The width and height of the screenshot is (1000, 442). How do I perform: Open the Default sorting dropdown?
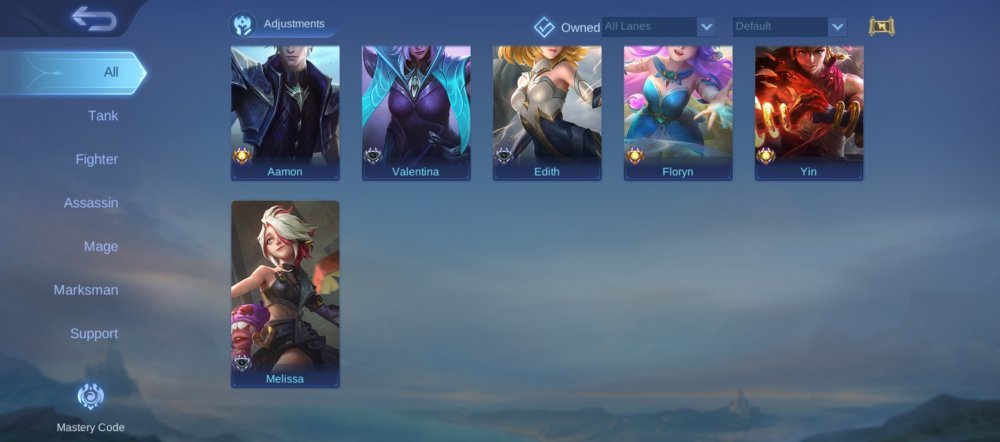tap(789, 27)
